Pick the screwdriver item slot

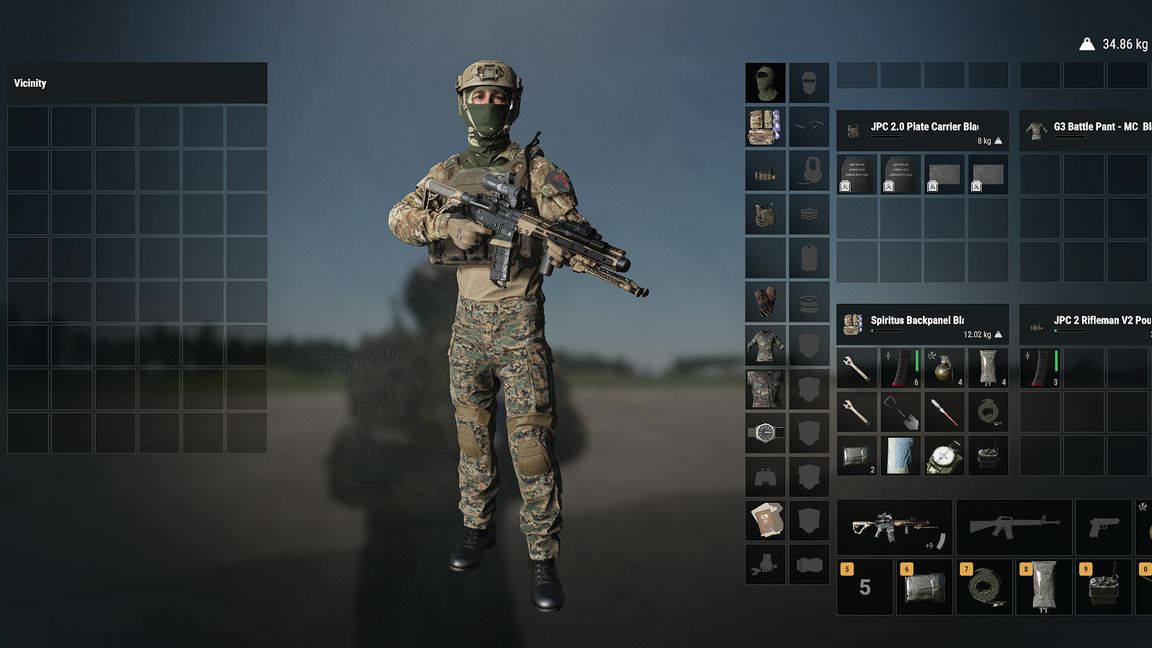click(x=944, y=411)
